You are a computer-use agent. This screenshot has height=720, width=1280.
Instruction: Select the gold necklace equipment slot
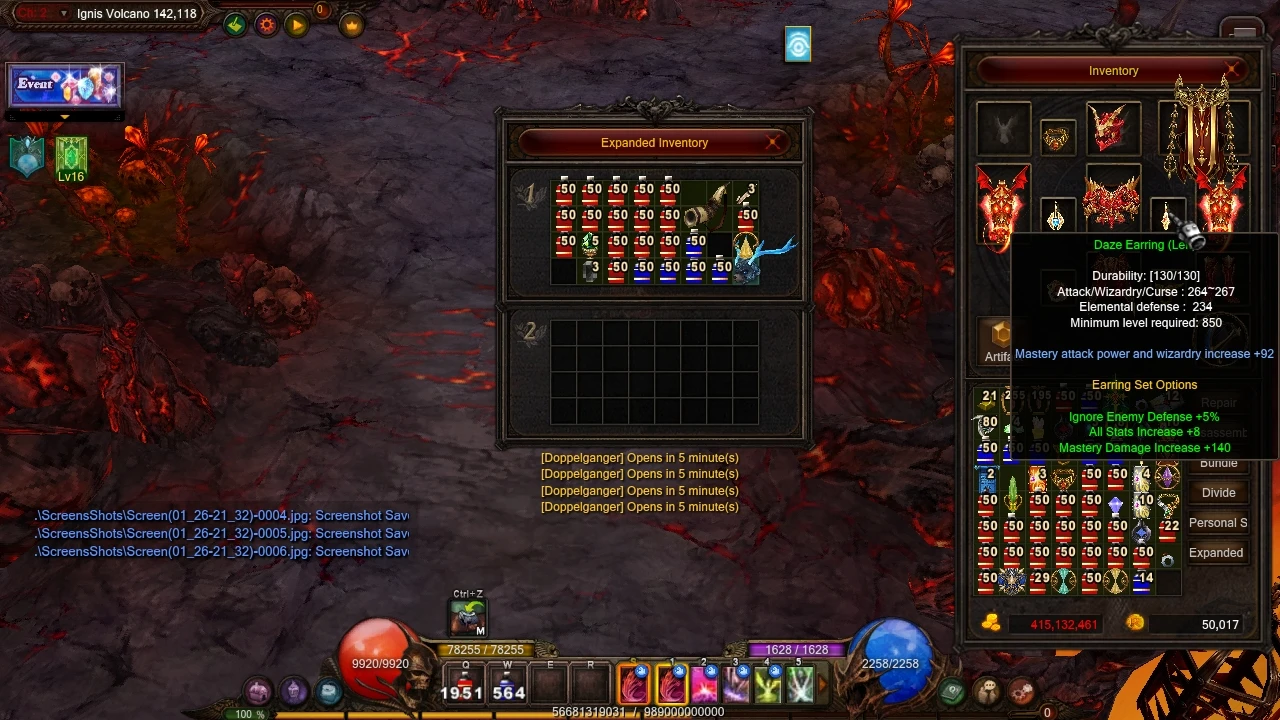click(1057, 138)
